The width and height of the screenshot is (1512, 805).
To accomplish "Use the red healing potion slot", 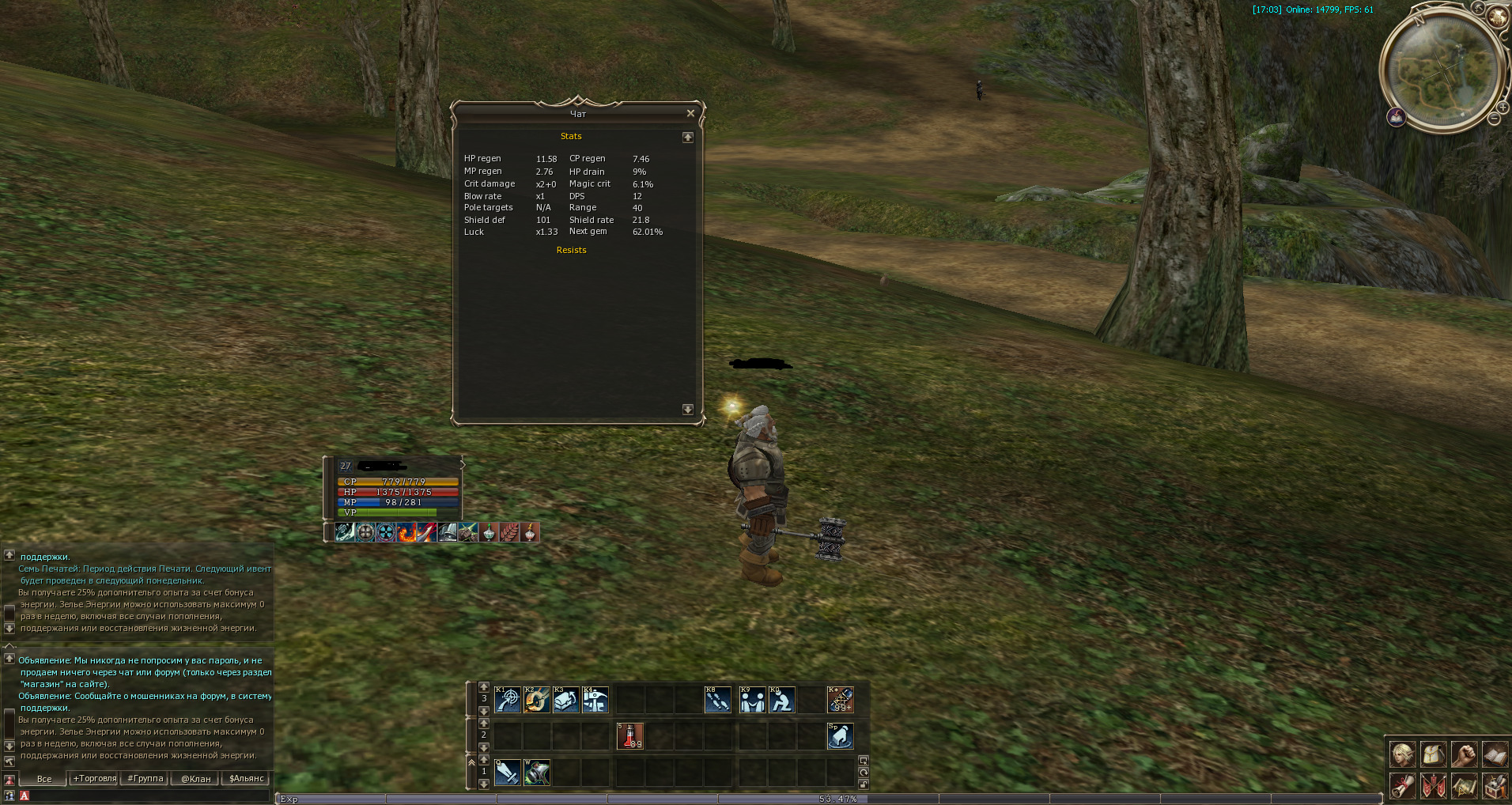I will click(629, 736).
